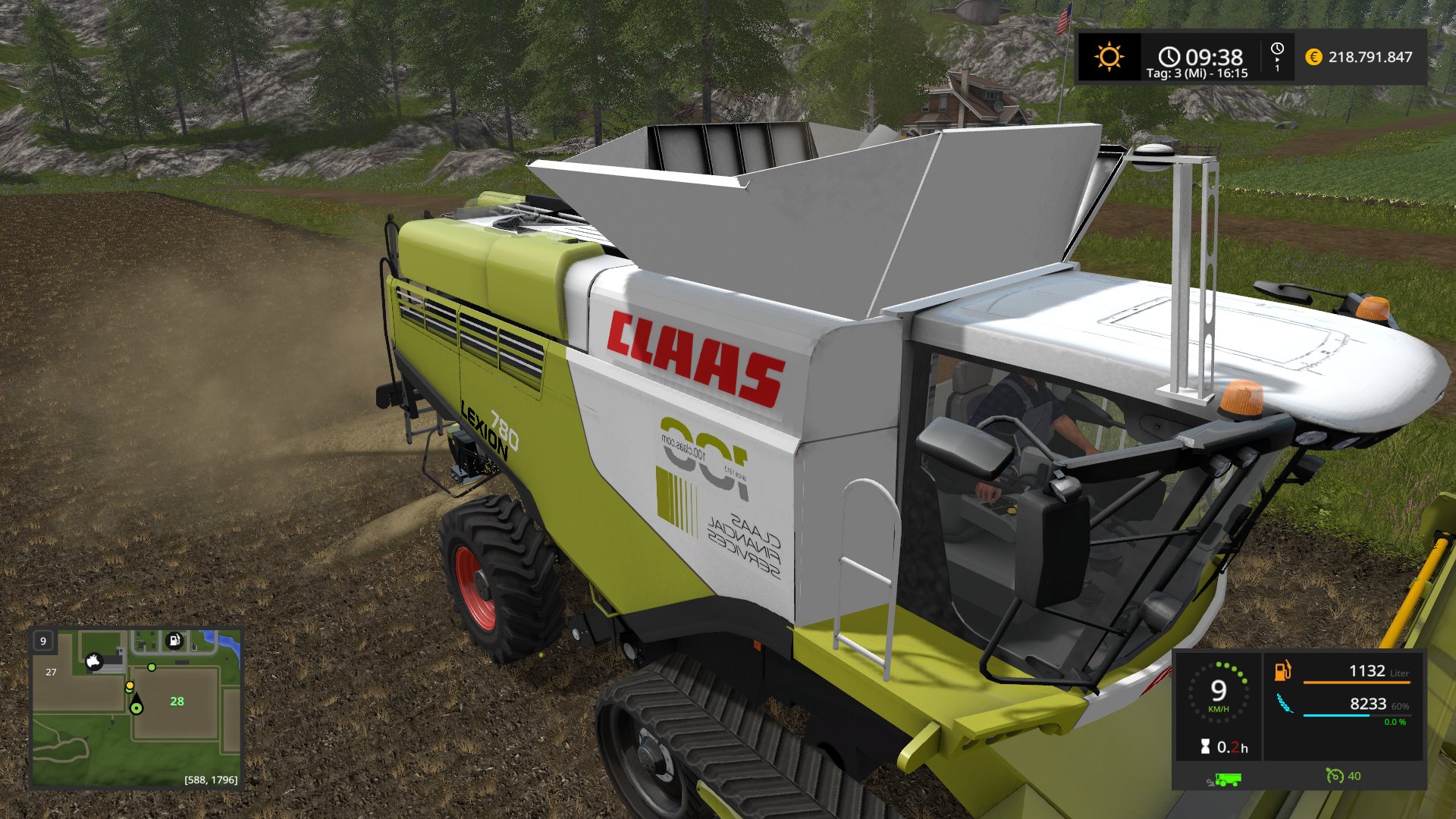The height and width of the screenshot is (819, 1456).
Task: Toggle the green cruise control icon
Action: (1334, 776)
